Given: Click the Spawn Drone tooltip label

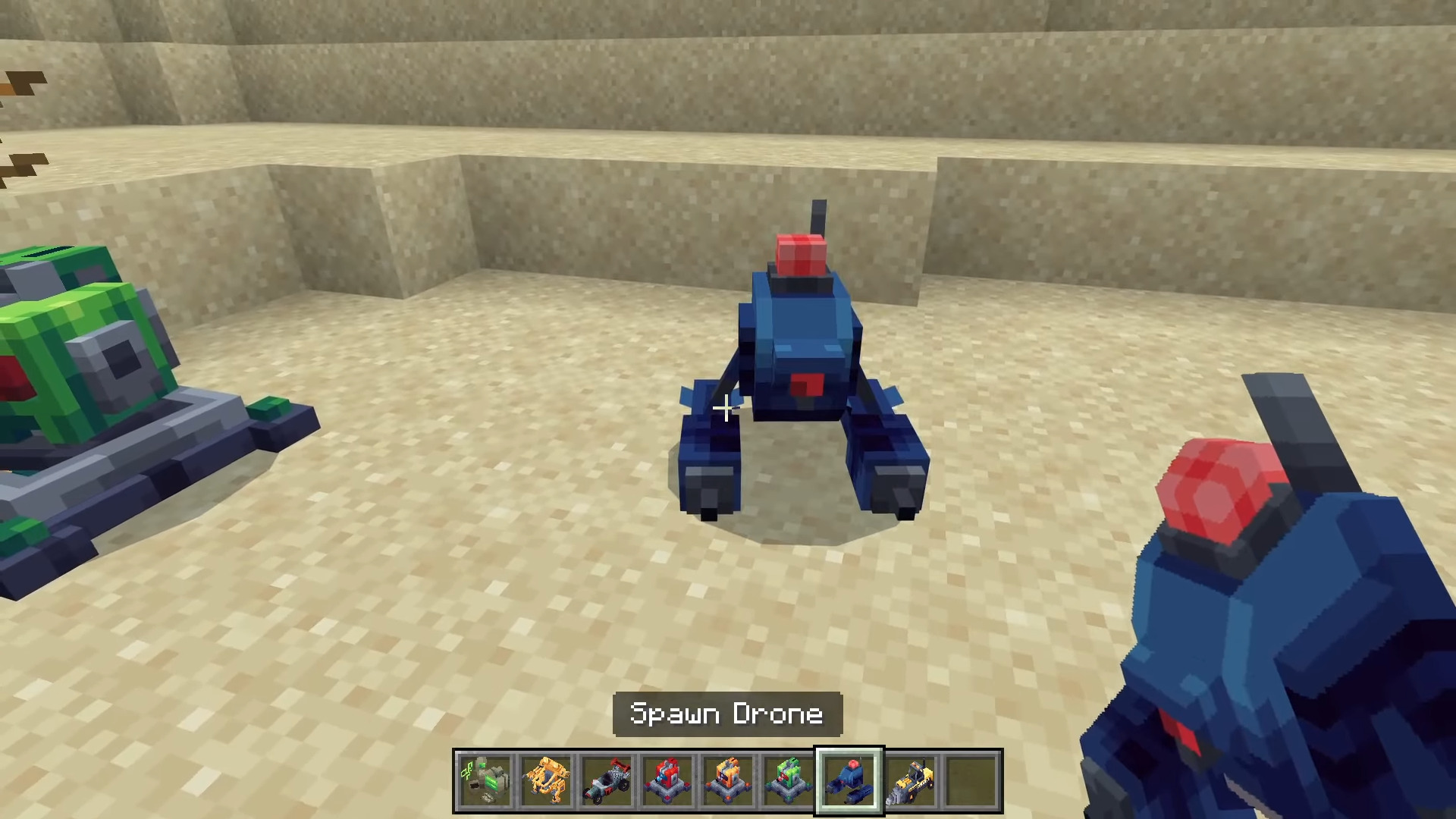Looking at the screenshot, I should coord(726,714).
